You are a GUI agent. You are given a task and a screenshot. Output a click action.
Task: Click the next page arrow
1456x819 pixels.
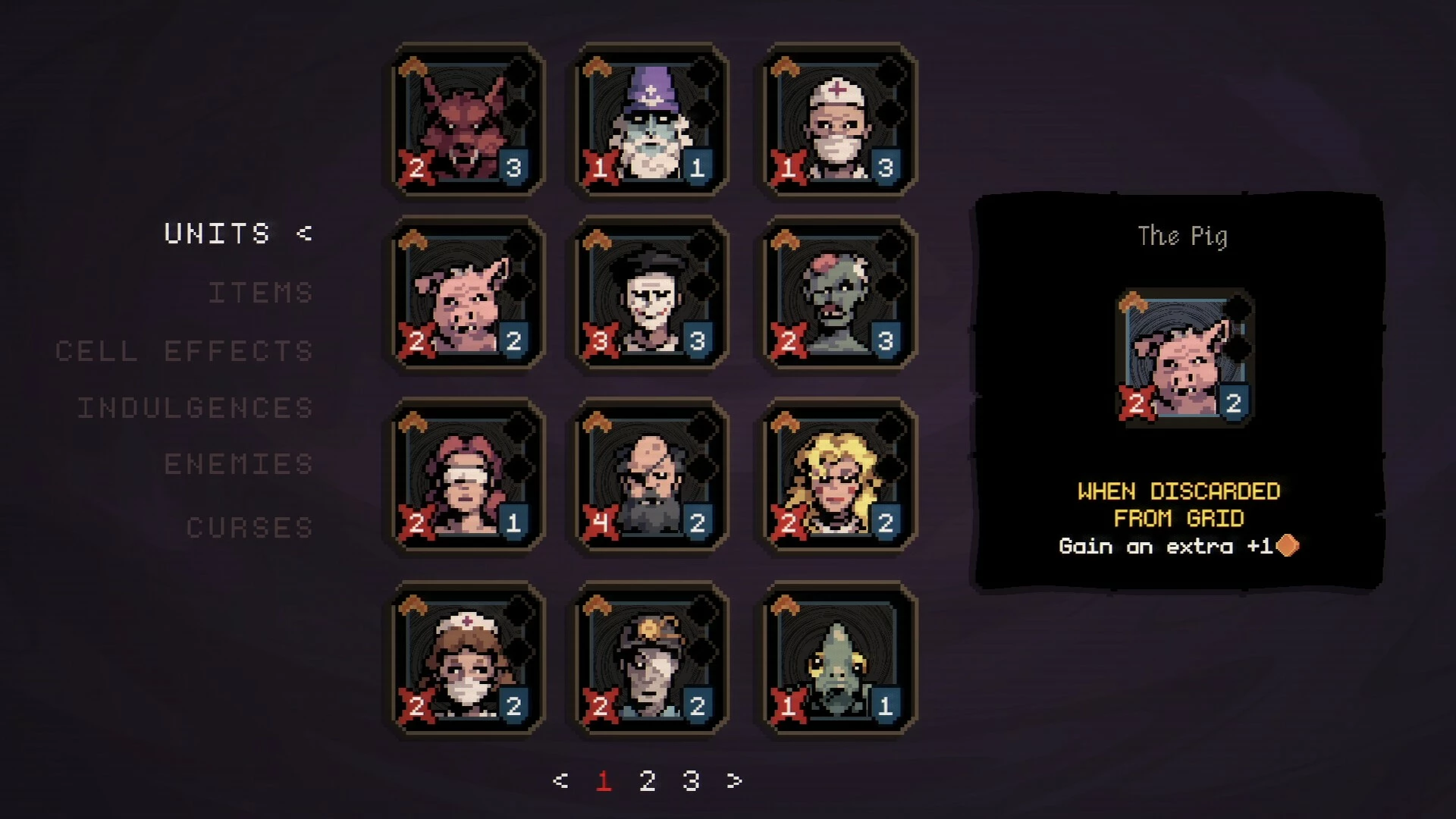734,780
